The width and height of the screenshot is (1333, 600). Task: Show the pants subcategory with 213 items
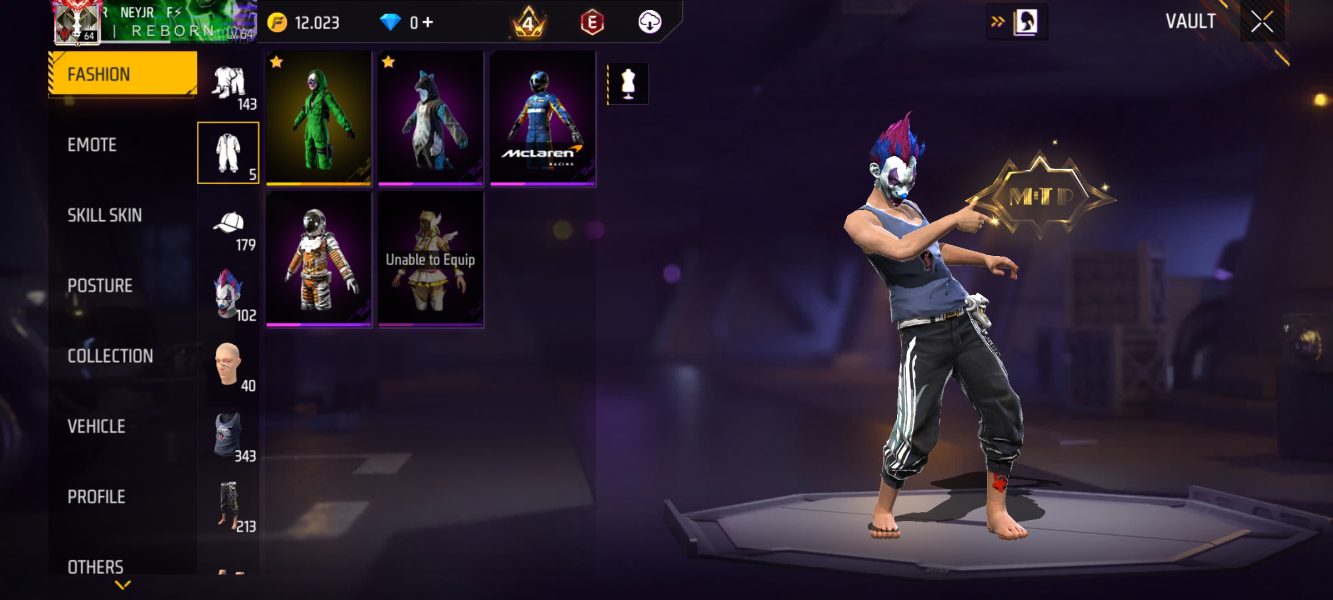click(229, 505)
